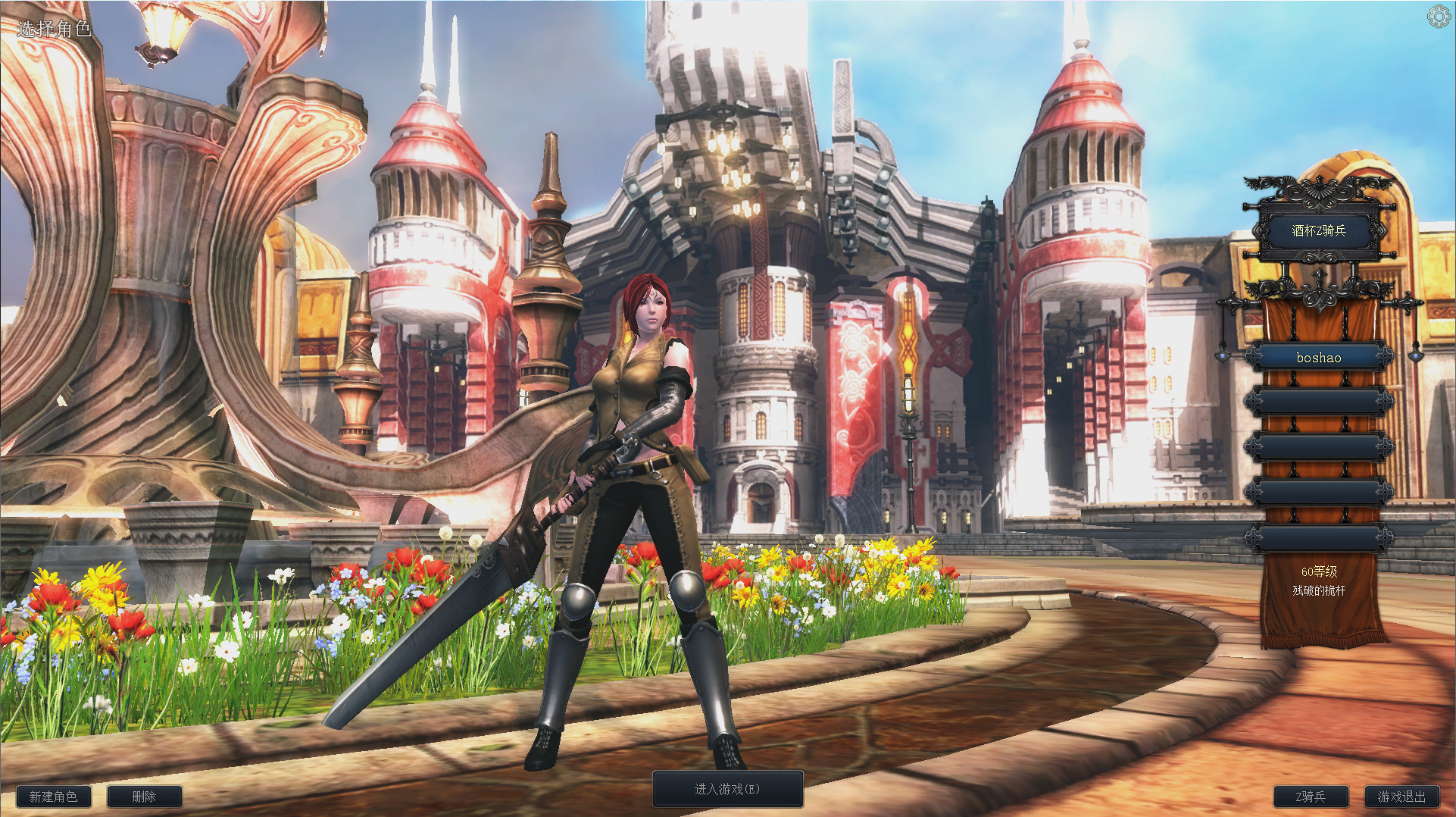Delete character with the 删除 button
Viewport: 1456px width, 817px height.
(x=144, y=797)
